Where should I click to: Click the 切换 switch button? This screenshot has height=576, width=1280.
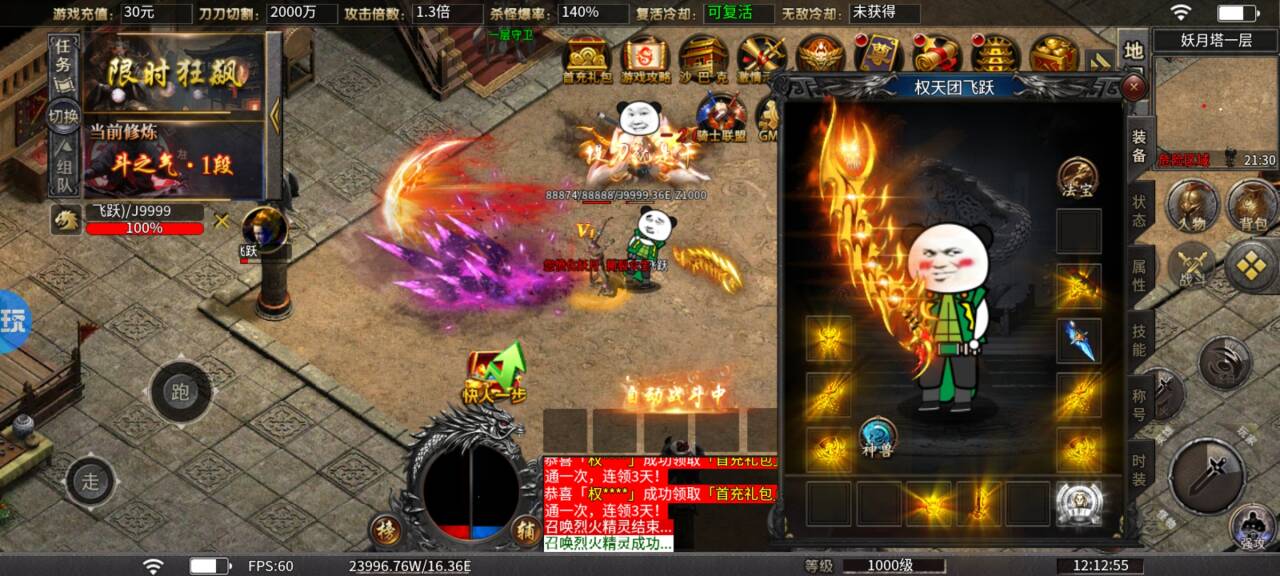click(64, 116)
